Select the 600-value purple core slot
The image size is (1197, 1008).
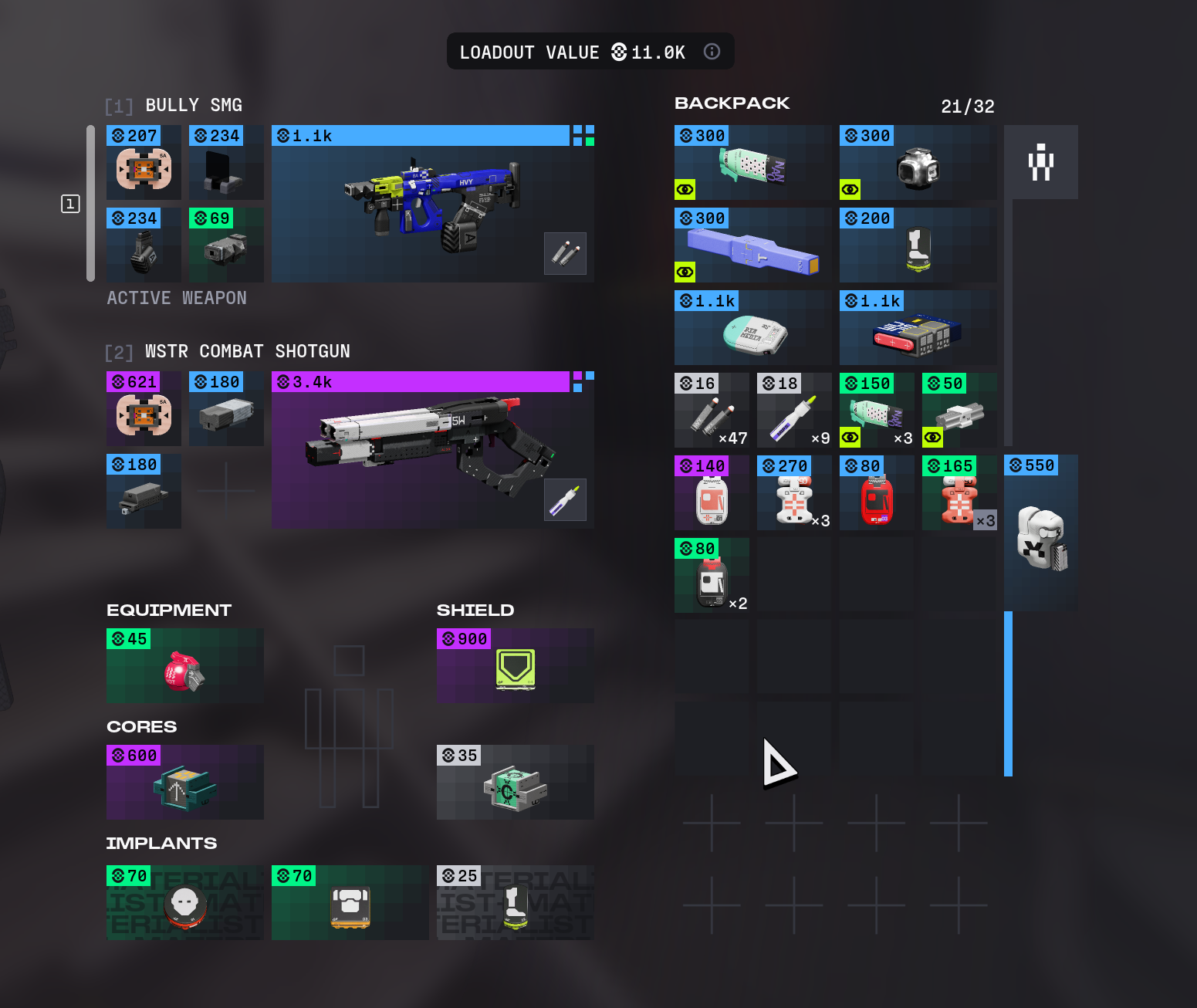[x=184, y=783]
